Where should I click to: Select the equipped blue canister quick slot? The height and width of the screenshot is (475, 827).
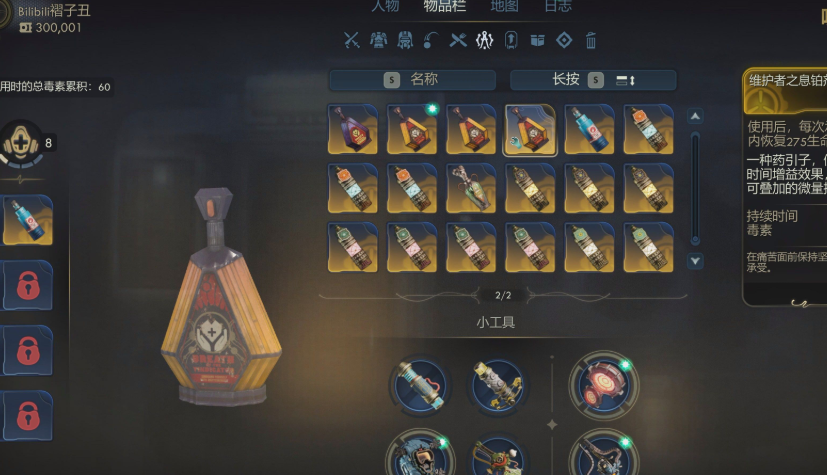click(27, 221)
